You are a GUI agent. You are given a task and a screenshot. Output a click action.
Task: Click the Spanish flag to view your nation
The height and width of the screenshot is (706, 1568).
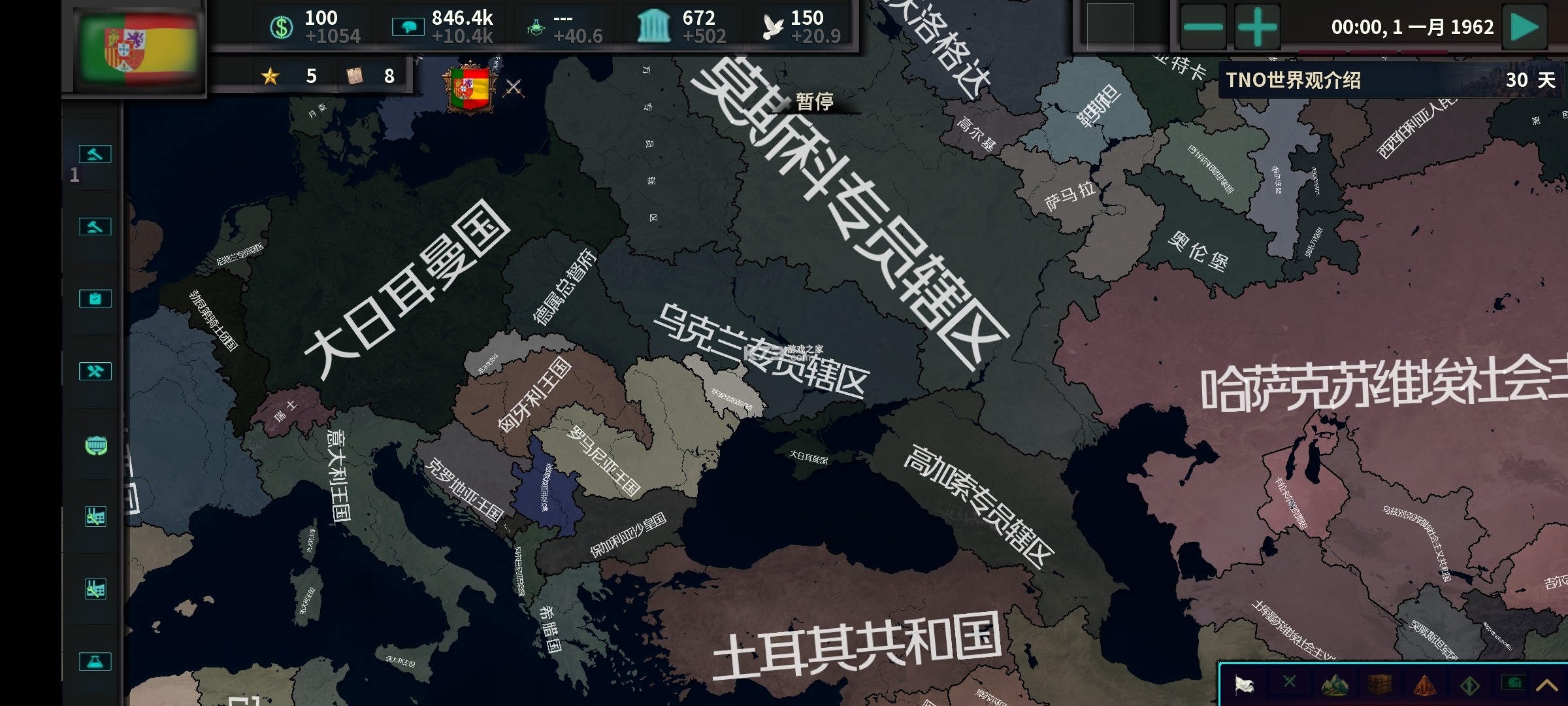(x=137, y=46)
